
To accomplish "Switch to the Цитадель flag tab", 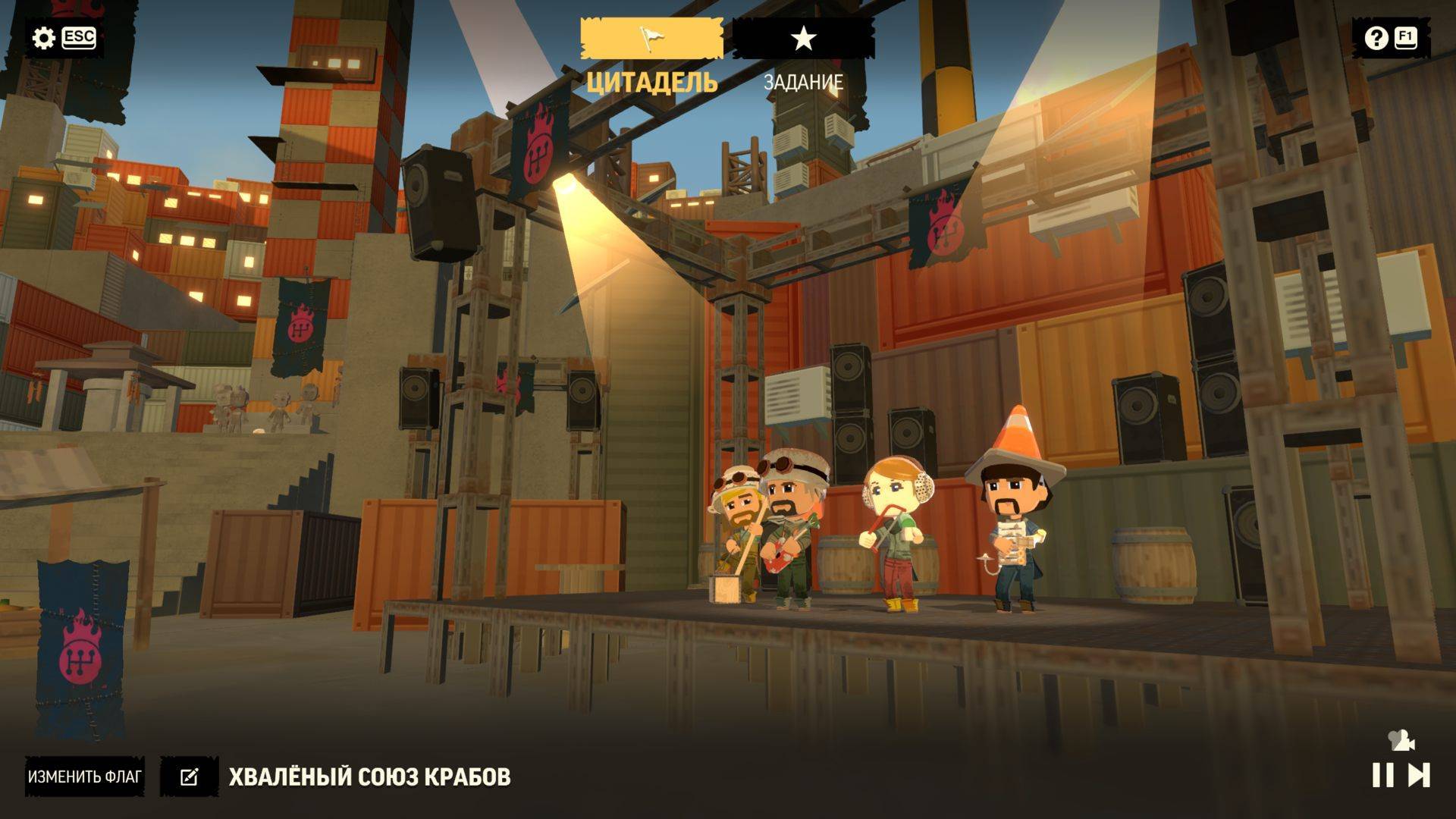I will [x=651, y=39].
